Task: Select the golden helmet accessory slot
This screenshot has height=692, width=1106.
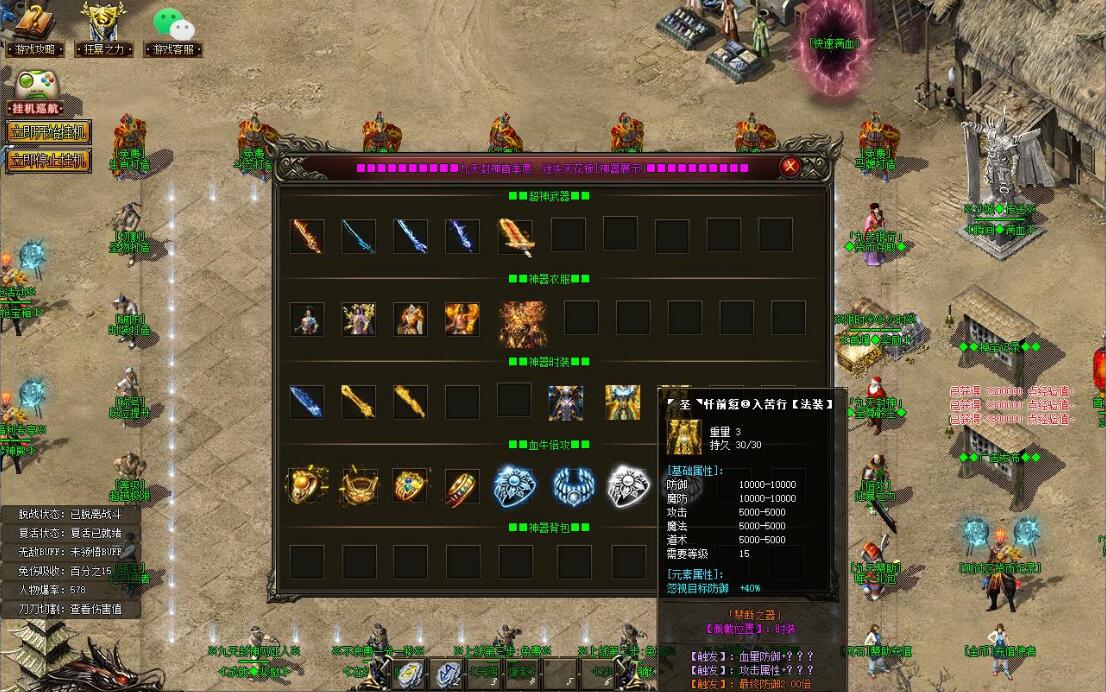Action: tap(358, 486)
